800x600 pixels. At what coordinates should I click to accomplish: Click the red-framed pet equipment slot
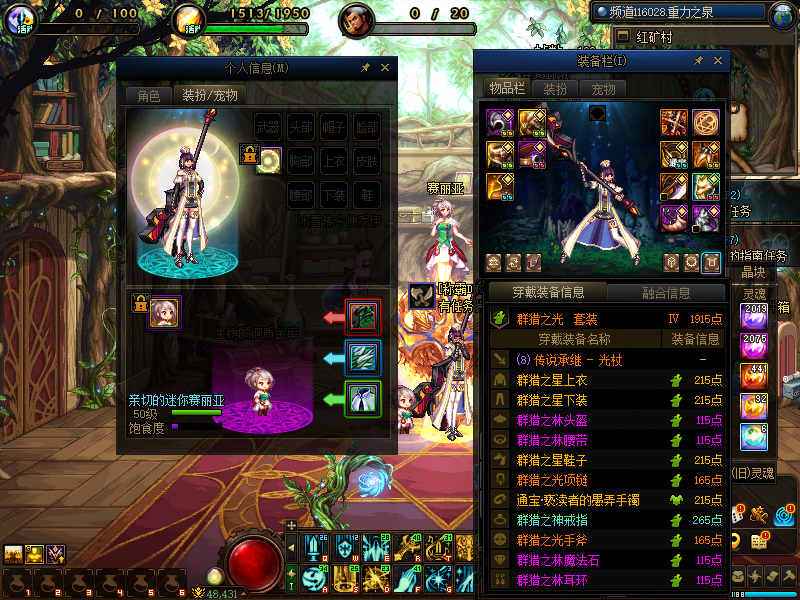click(x=362, y=317)
